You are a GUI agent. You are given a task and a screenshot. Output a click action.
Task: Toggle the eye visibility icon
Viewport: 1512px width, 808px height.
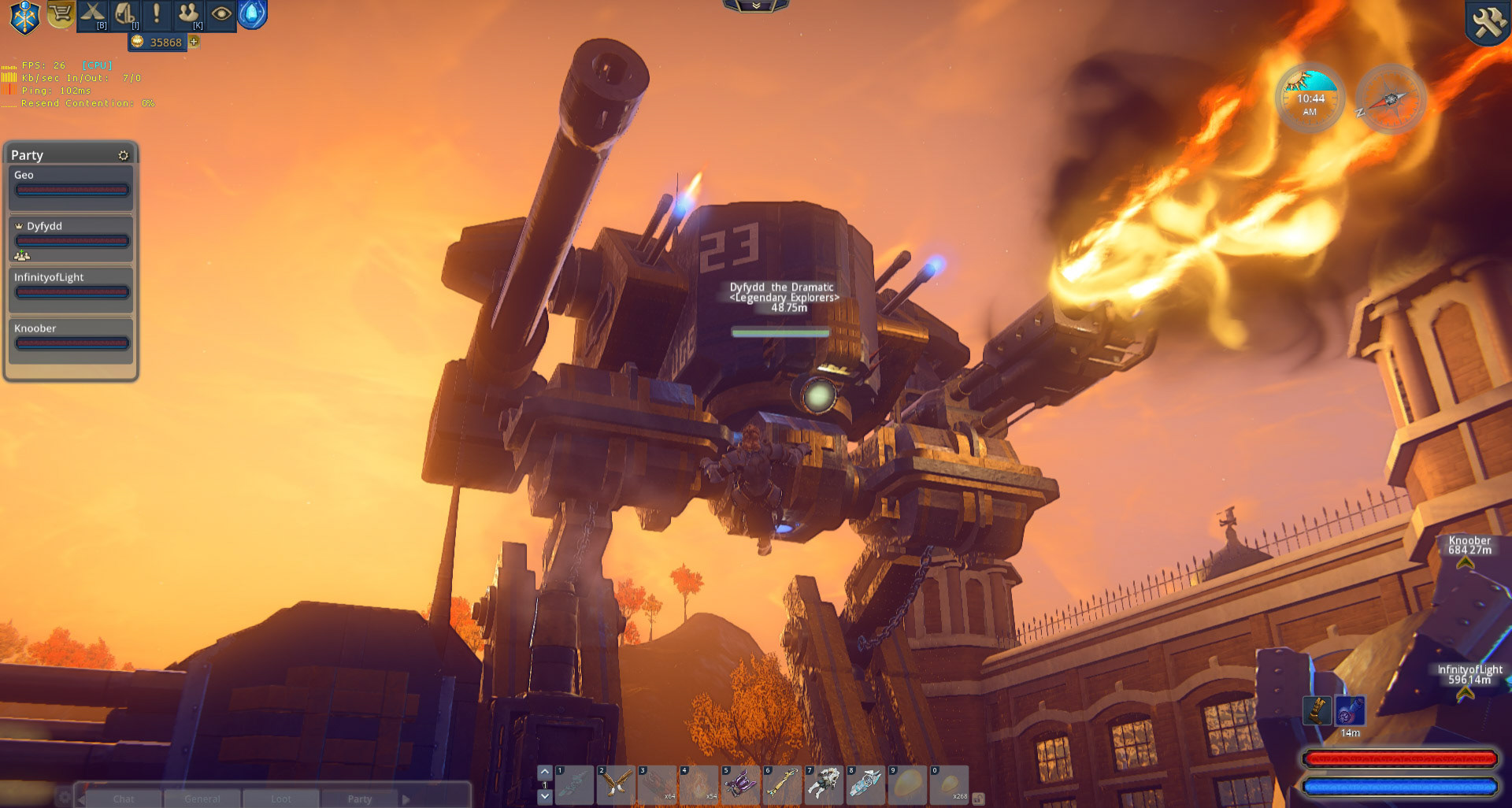(220, 15)
